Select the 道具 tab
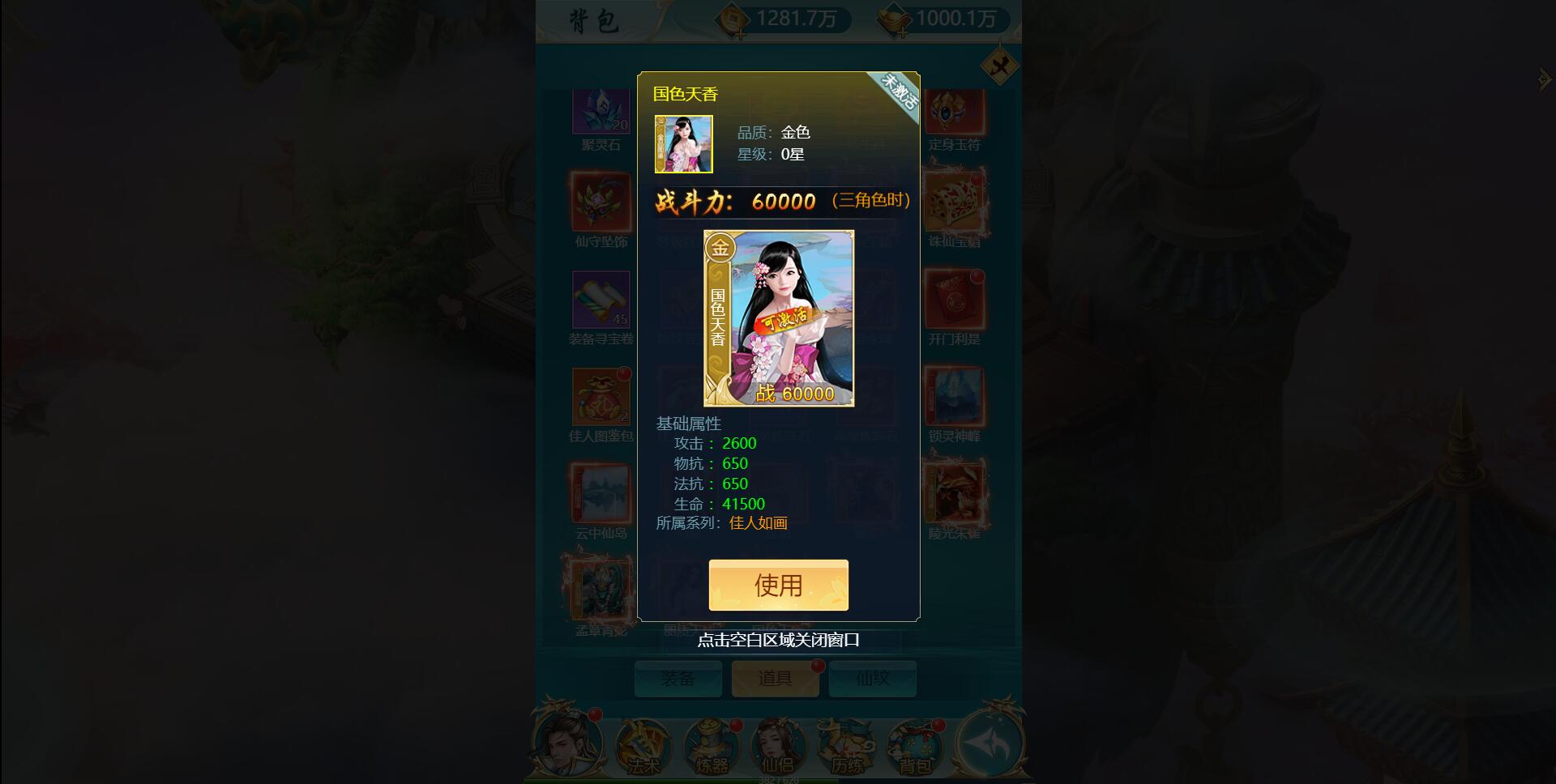1556x784 pixels. [775, 679]
